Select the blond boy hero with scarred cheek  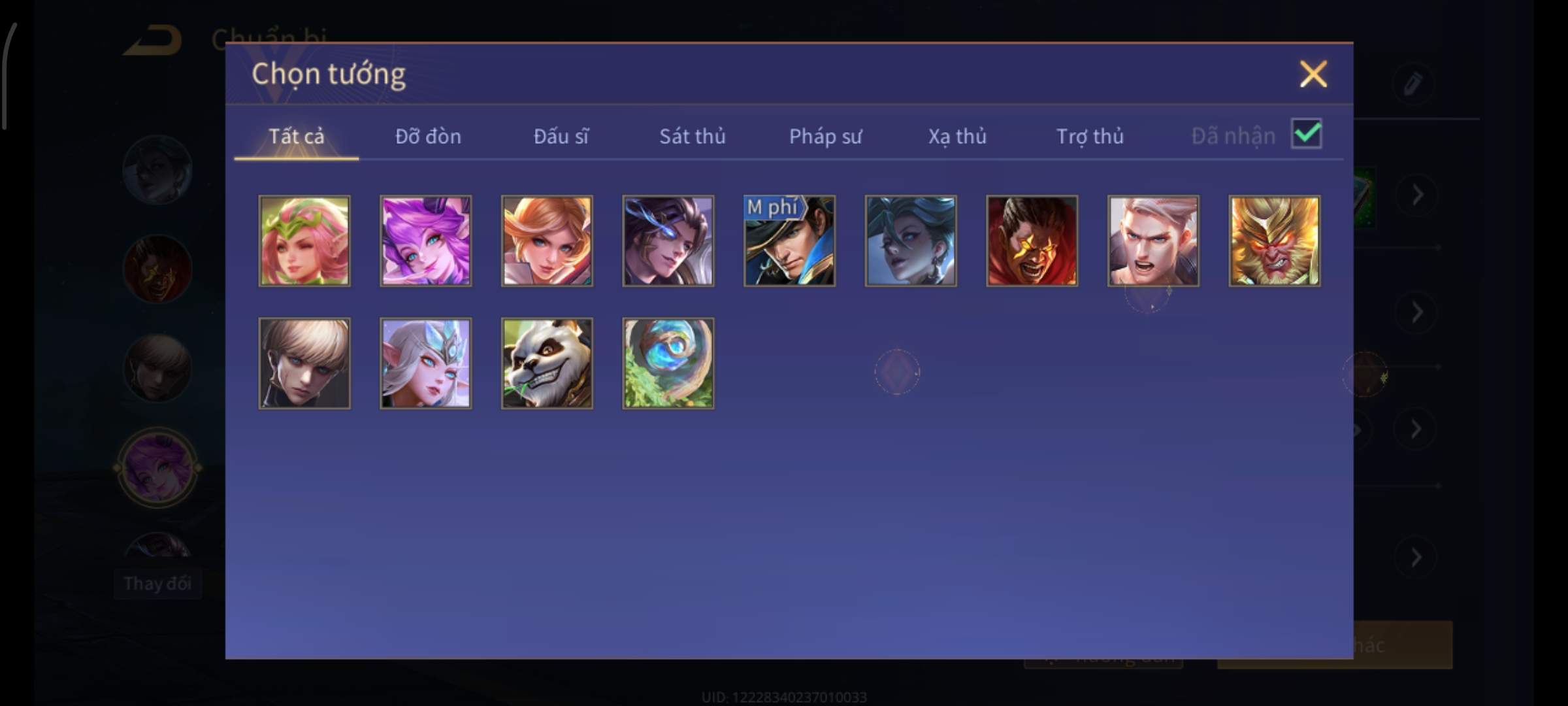[304, 363]
